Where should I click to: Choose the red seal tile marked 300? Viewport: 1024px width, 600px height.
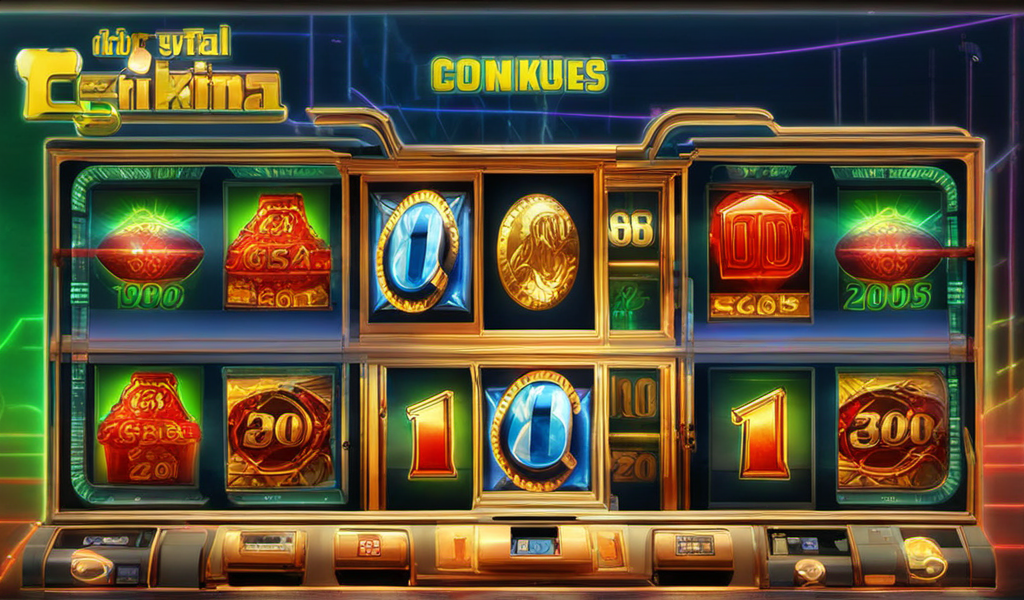(x=892, y=430)
